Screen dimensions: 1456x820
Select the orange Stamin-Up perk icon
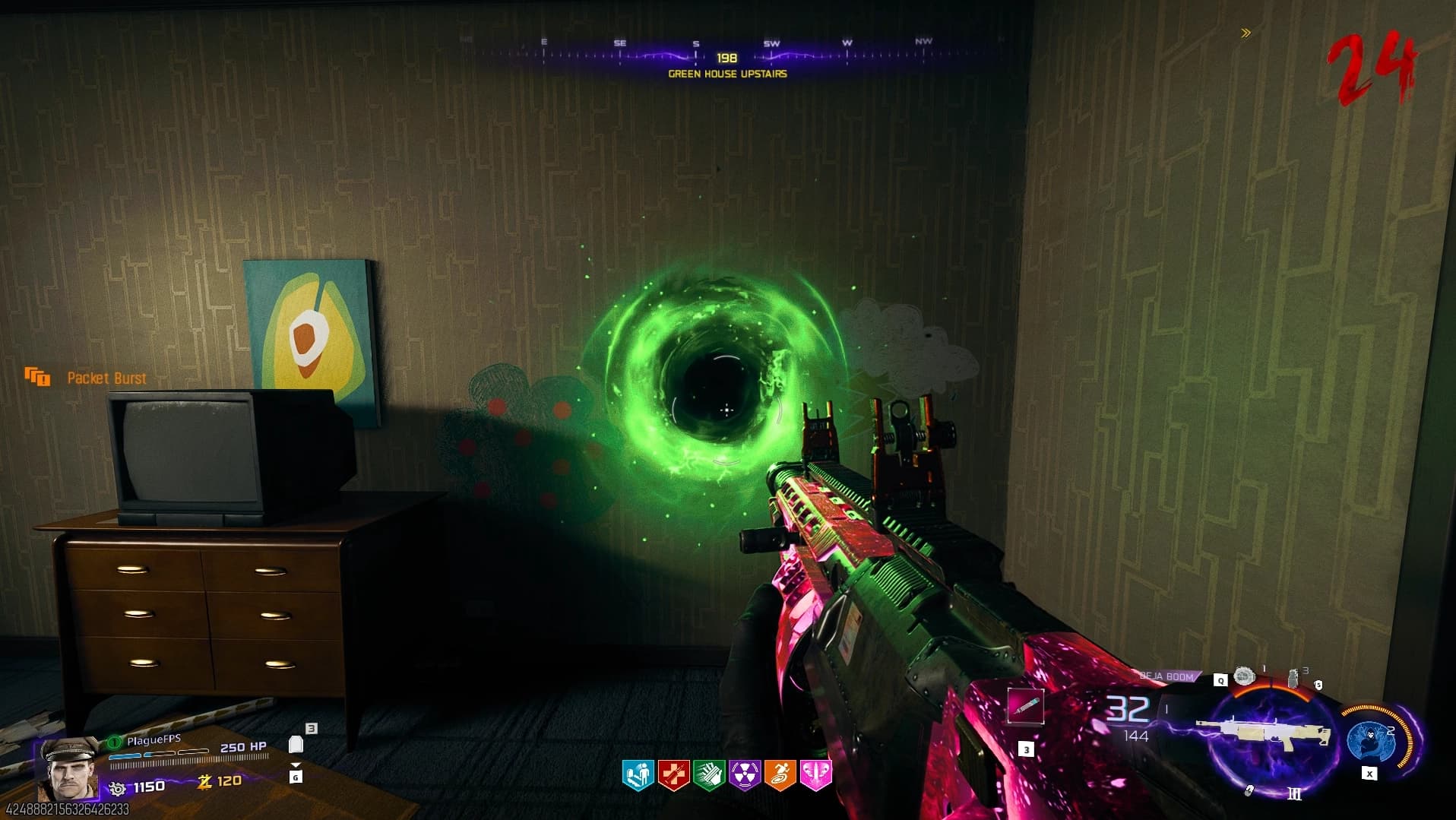[780, 774]
